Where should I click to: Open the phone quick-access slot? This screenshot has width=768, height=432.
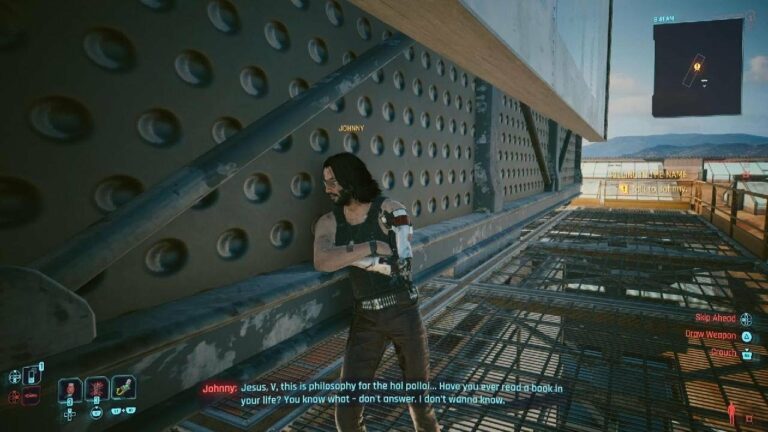[x=29, y=376]
